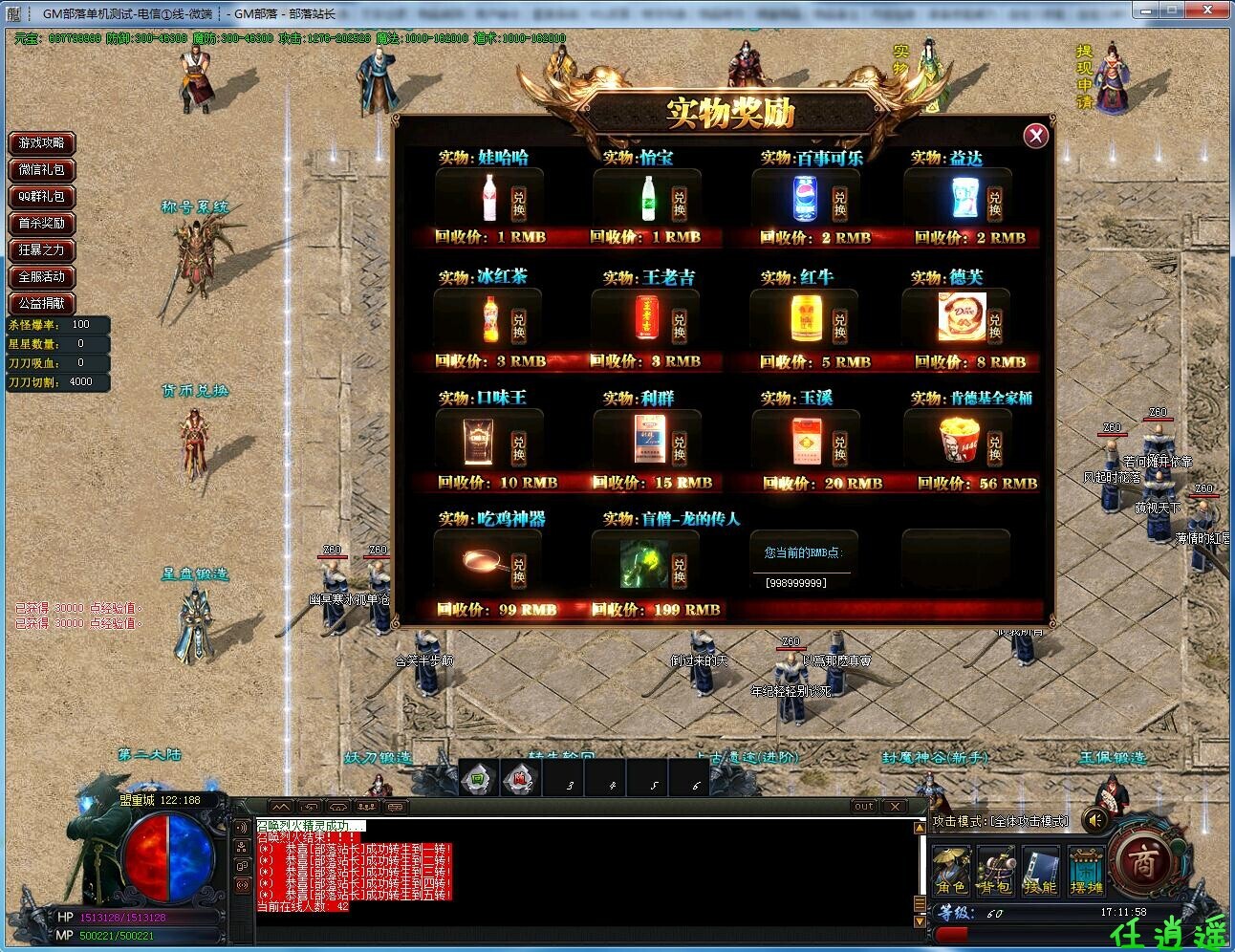The image size is (1235, 952).
Task: Expand the chat using the out button
Action: (x=863, y=806)
